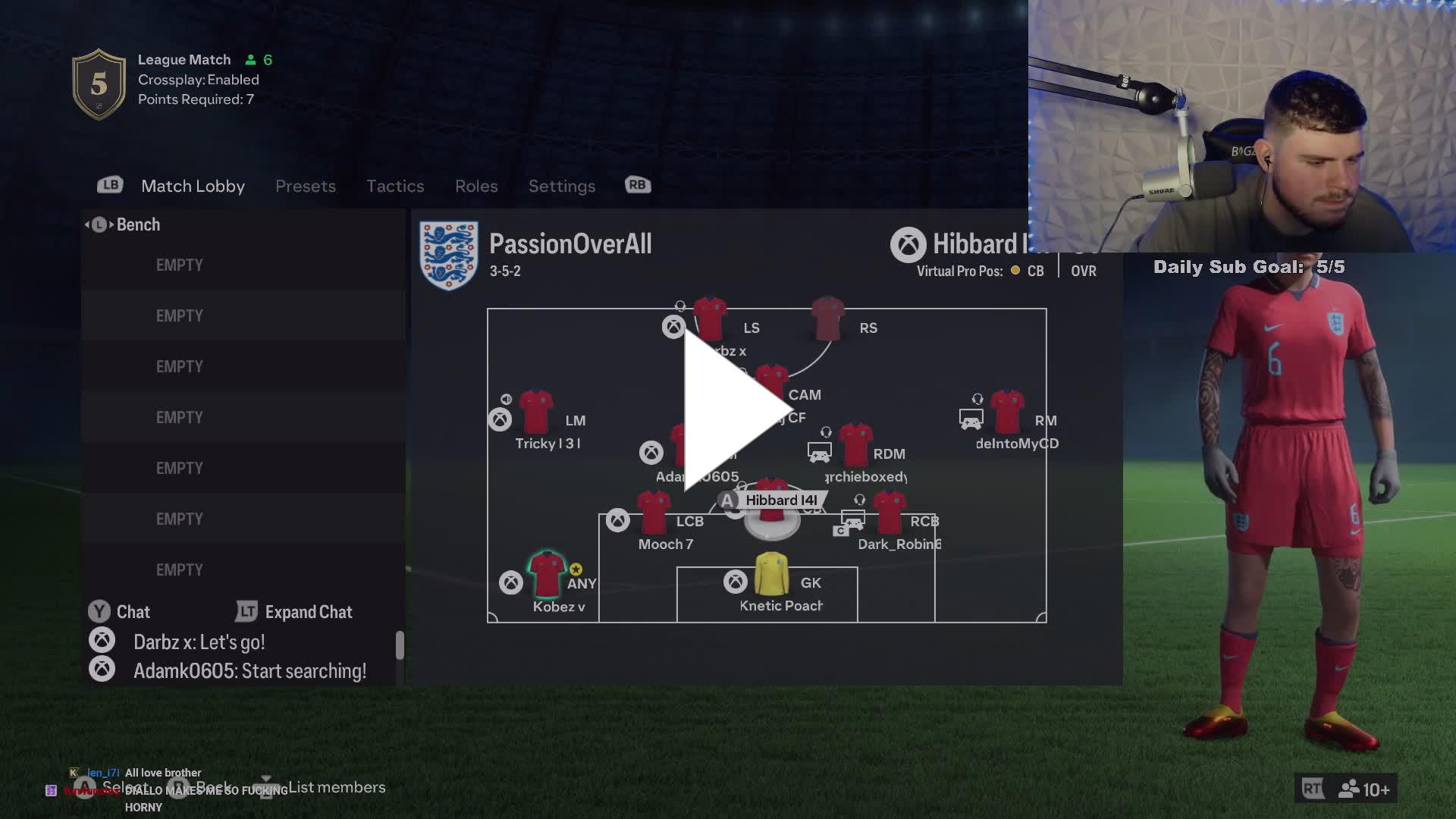Choose the LS striker shirt
The height and width of the screenshot is (819, 1456).
[710, 319]
